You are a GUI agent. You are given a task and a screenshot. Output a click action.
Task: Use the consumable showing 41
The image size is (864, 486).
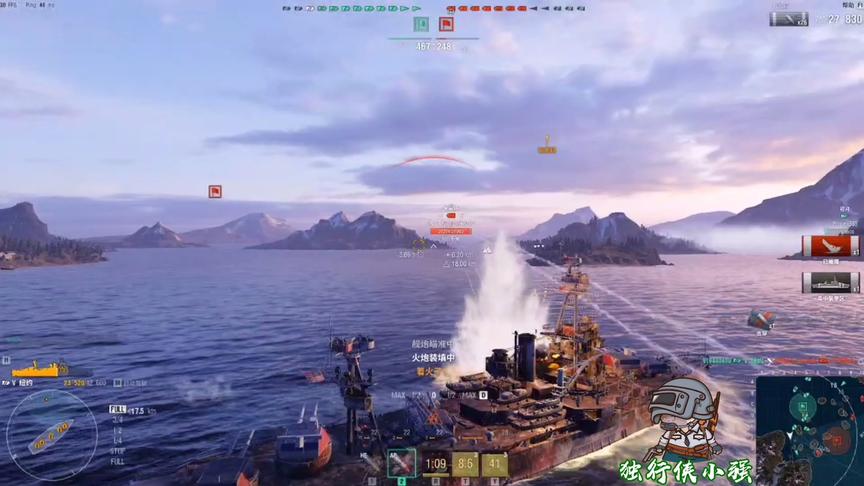tap(494, 464)
